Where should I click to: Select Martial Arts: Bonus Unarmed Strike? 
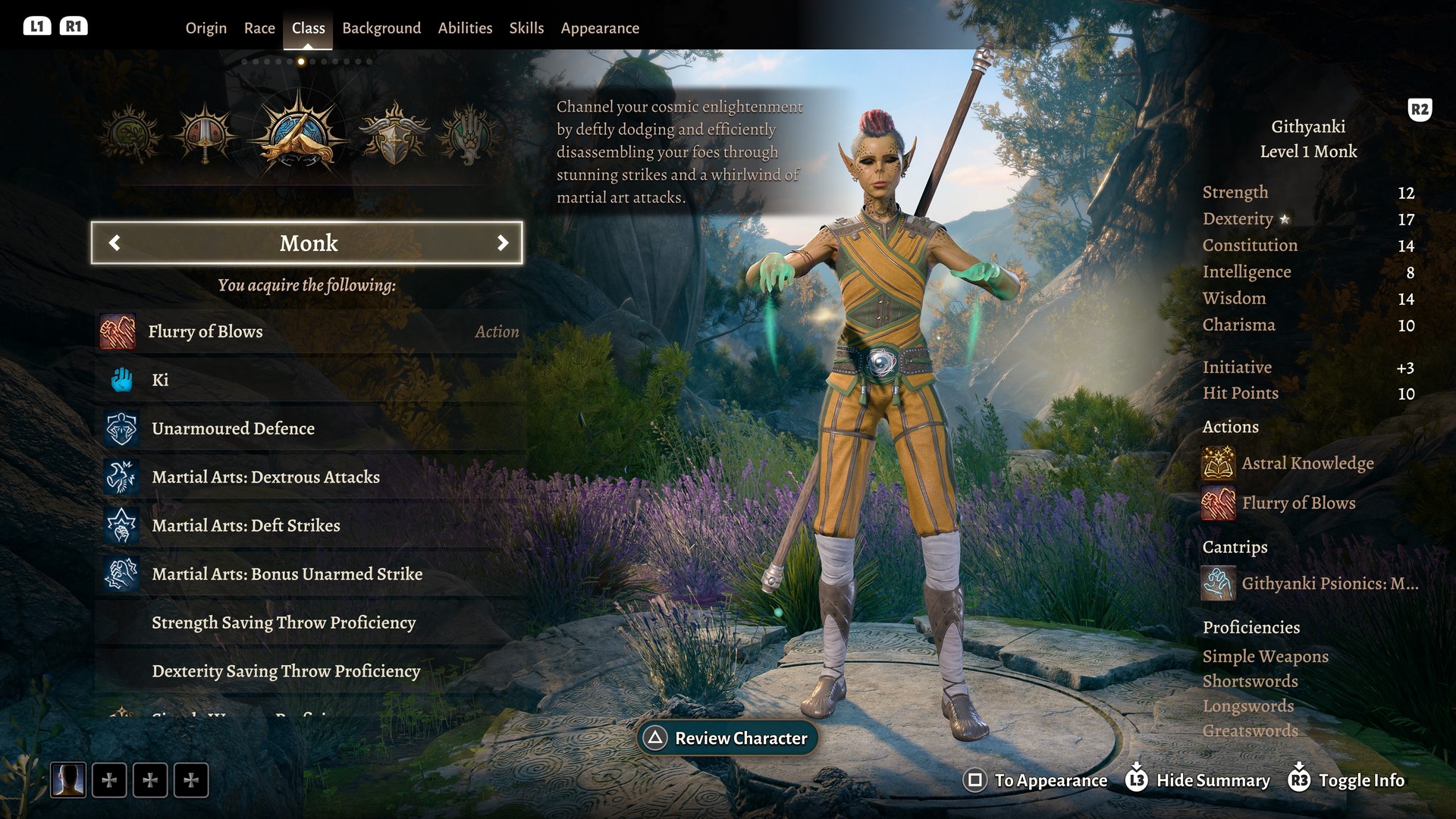point(309,574)
